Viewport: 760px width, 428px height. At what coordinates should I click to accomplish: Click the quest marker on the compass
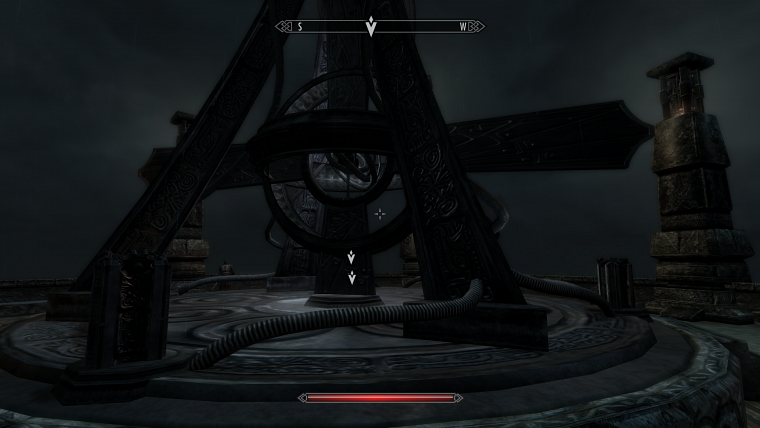(371, 27)
